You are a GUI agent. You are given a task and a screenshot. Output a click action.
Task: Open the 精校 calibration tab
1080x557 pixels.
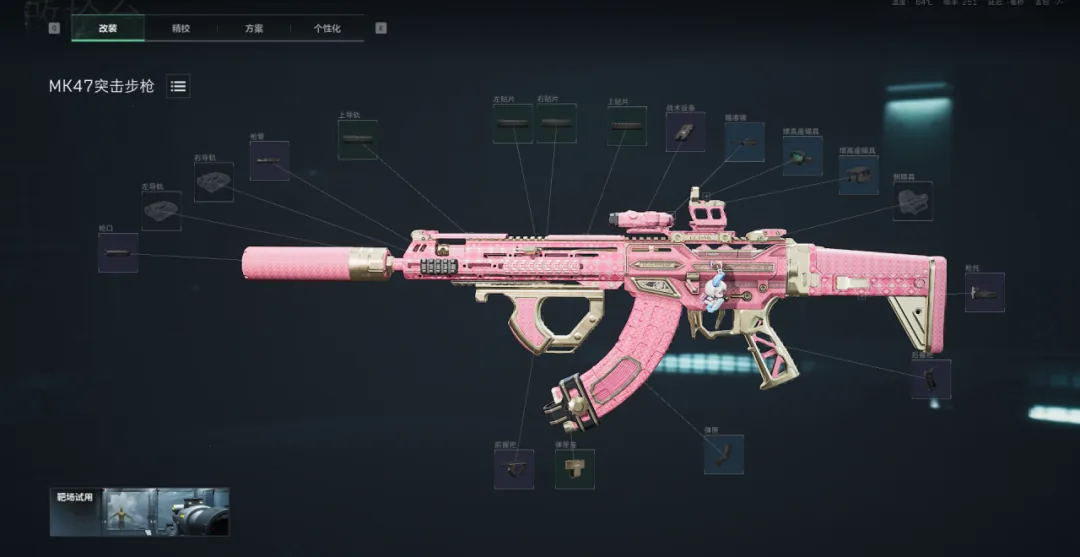pyautogui.click(x=181, y=28)
